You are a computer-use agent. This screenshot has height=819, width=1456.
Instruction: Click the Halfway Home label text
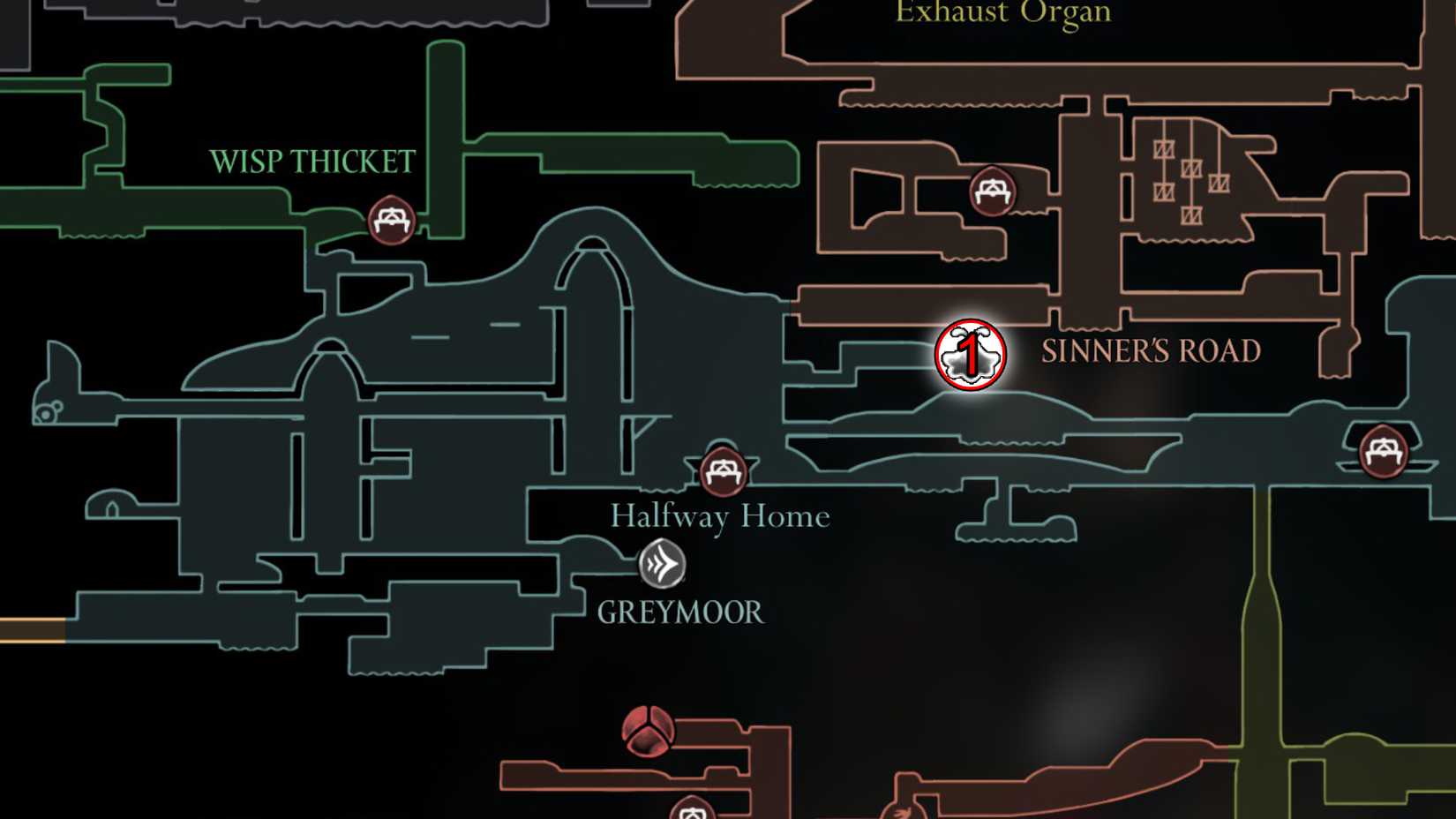(x=720, y=515)
